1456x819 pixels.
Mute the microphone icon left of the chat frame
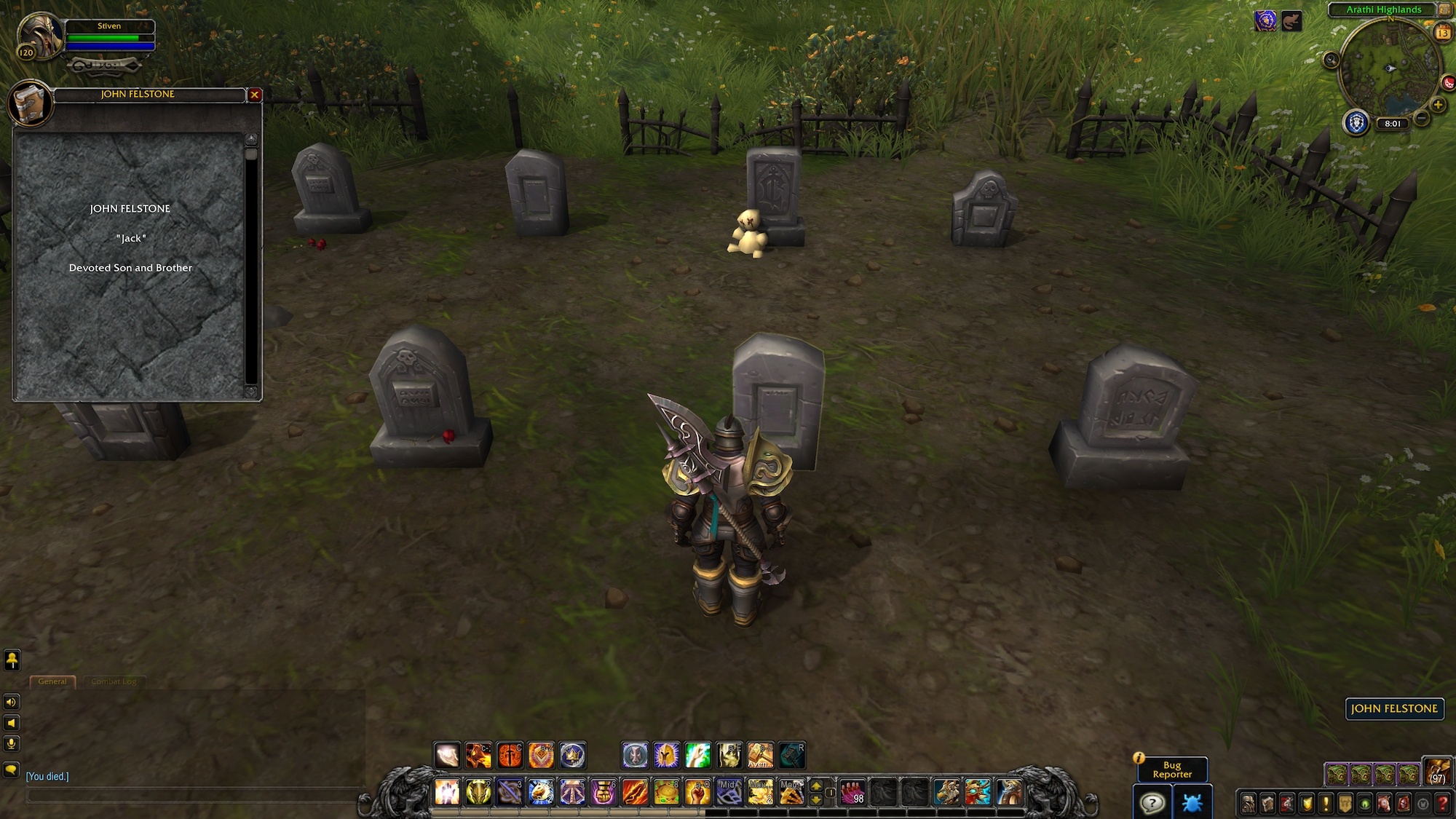(12, 743)
